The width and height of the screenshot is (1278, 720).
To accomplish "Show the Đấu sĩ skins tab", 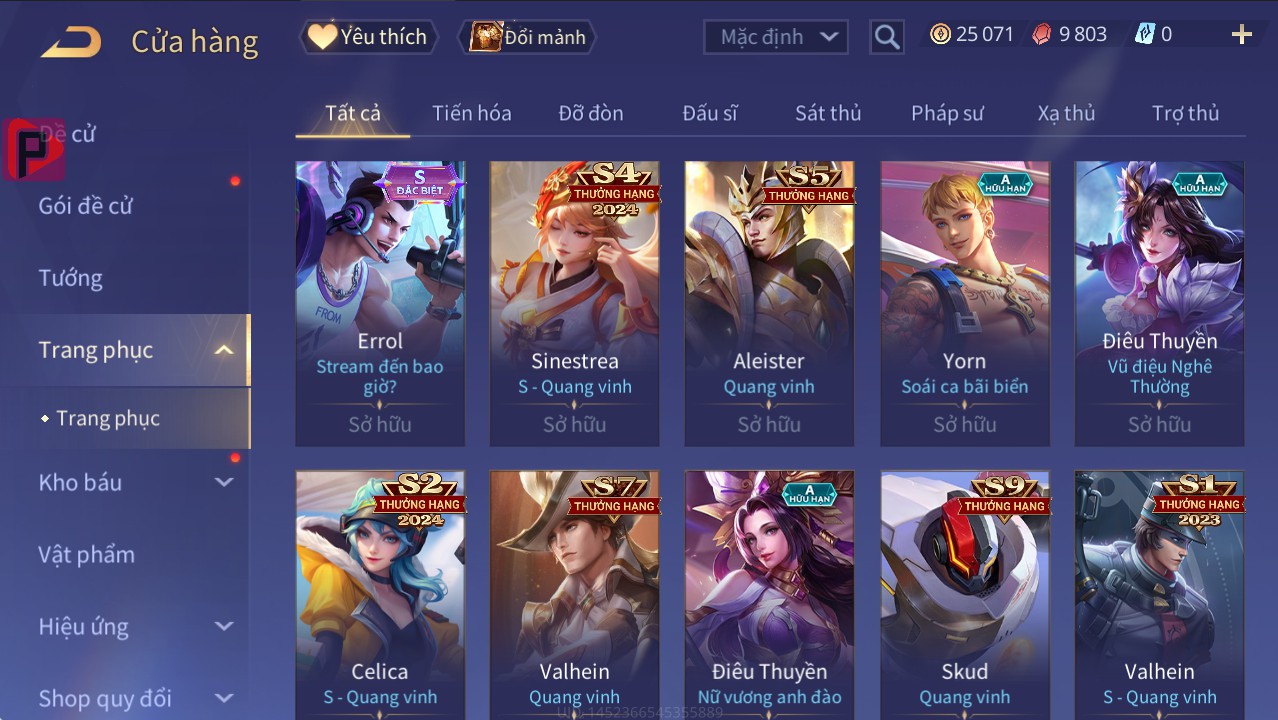I will [x=710, y=113].
